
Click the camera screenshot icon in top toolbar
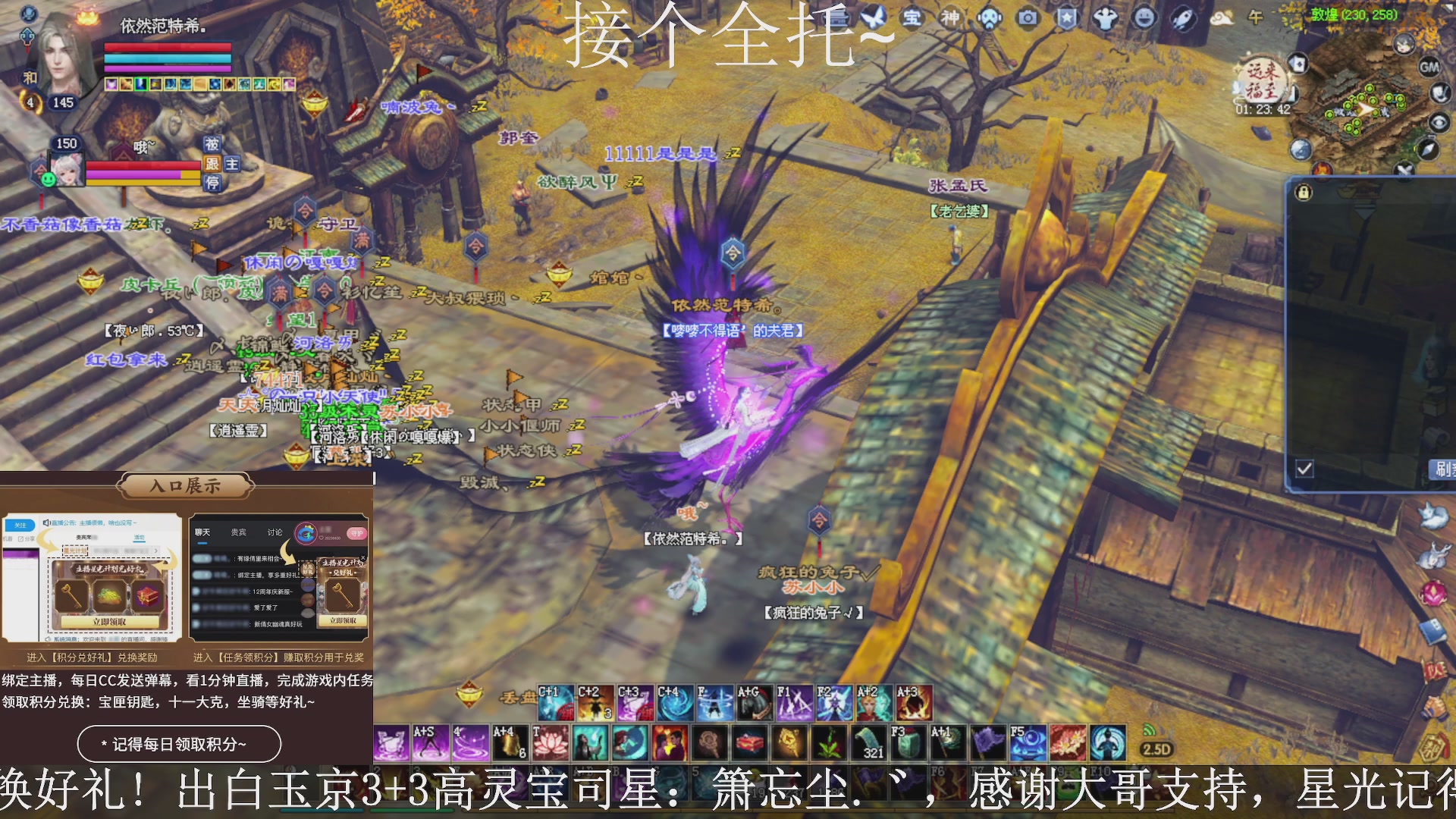point(1027,19)
